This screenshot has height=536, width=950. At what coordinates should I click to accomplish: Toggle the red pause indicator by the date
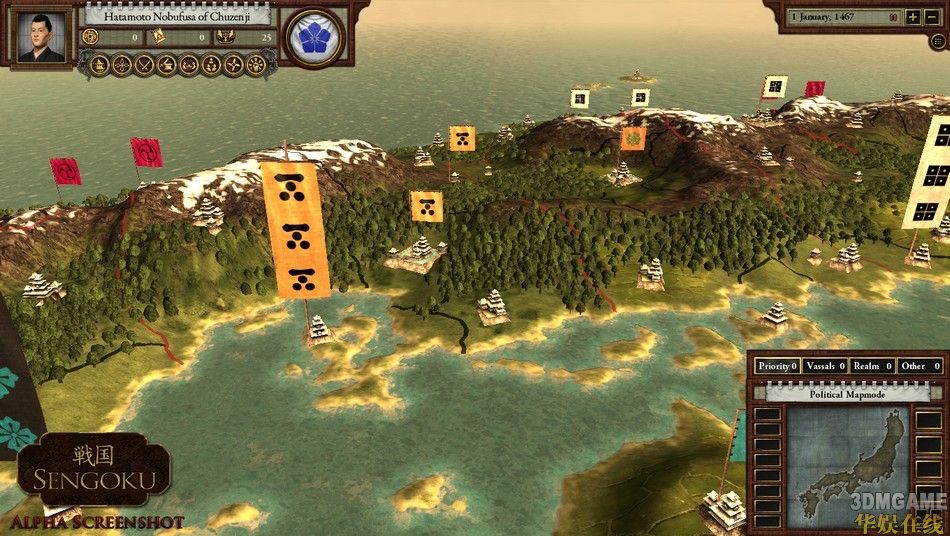coord(893,17)
